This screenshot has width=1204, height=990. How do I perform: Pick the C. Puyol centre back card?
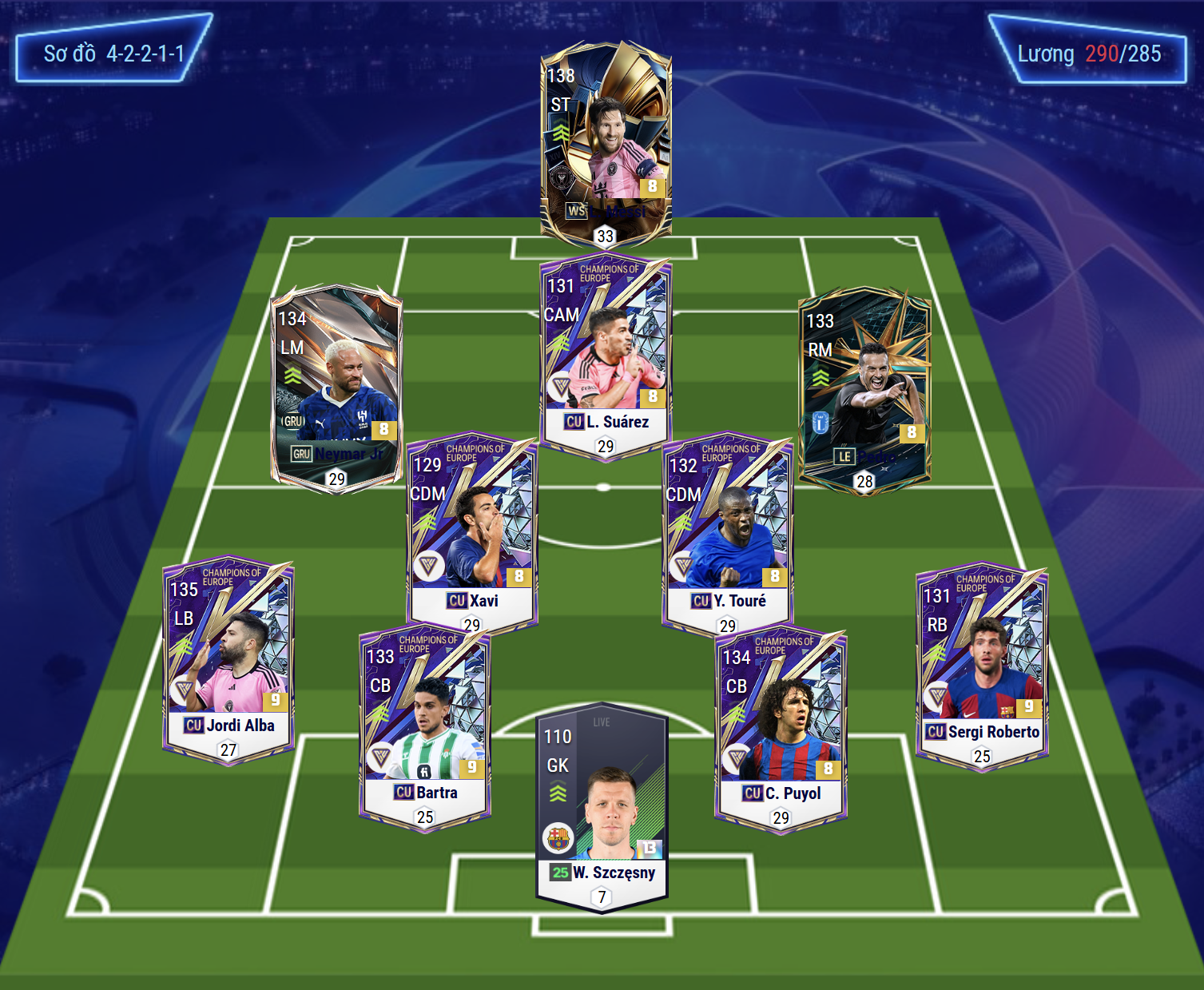(x=781, y=729)
